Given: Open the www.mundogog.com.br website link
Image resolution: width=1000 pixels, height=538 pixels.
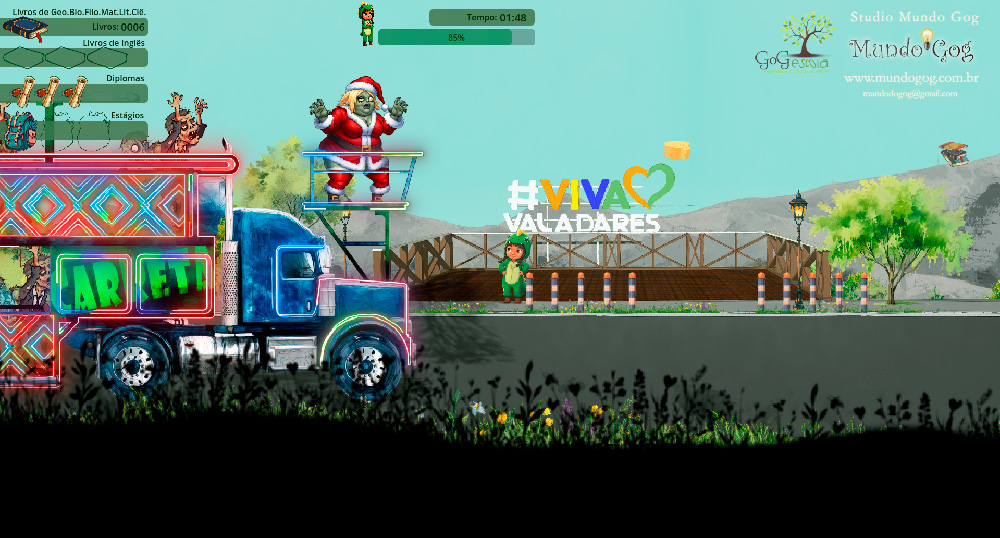Looking at the screenshot, I should 910,78.
